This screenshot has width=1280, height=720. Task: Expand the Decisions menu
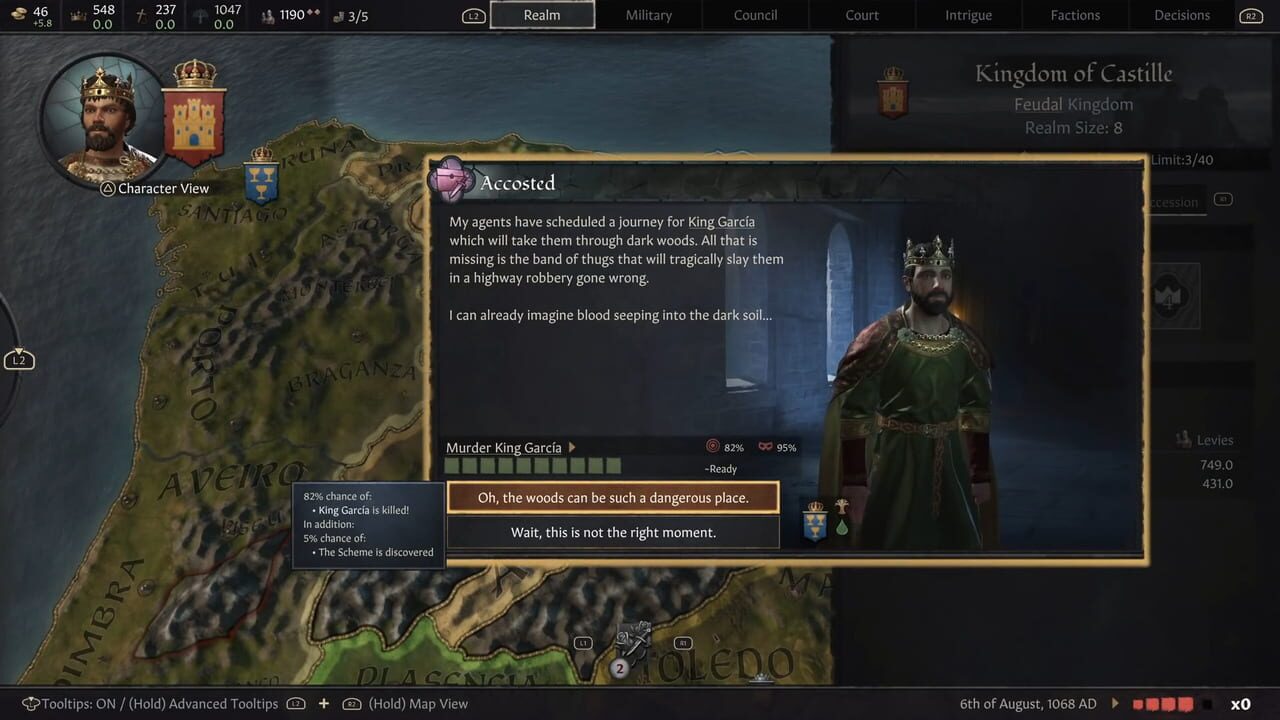tap(1181, 15)
